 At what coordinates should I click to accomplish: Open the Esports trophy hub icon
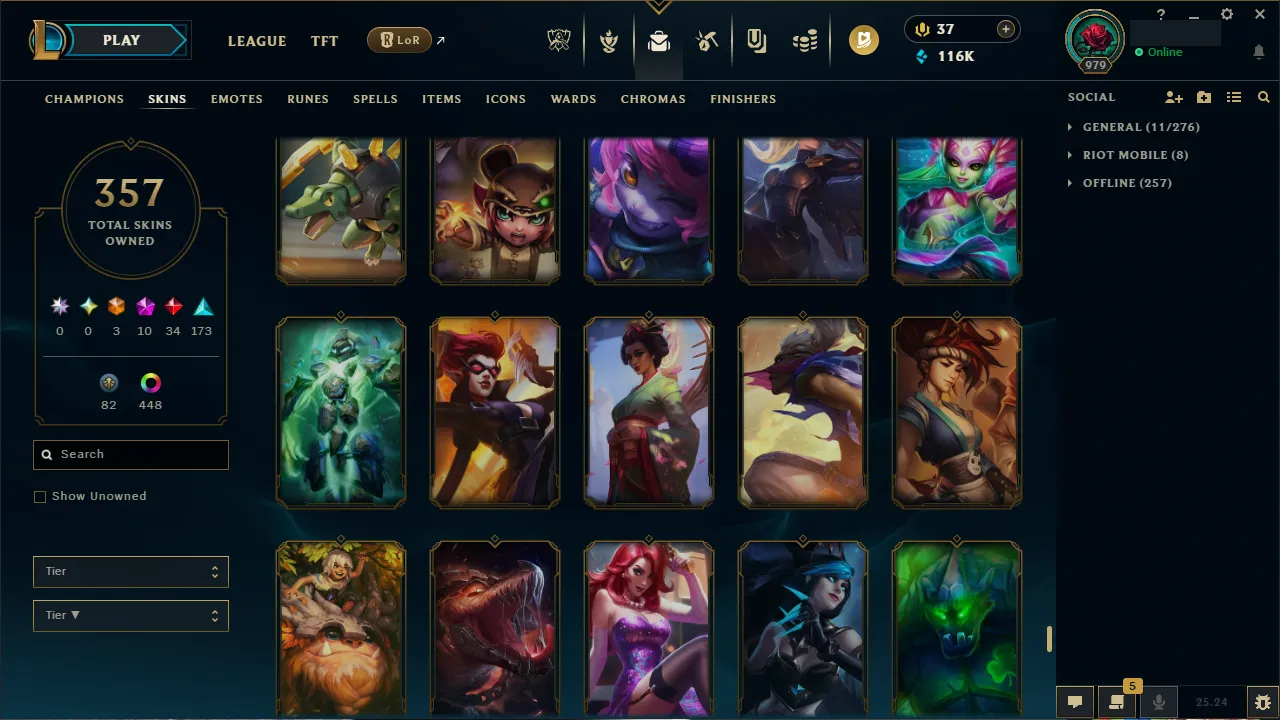[x=559, y=40]
